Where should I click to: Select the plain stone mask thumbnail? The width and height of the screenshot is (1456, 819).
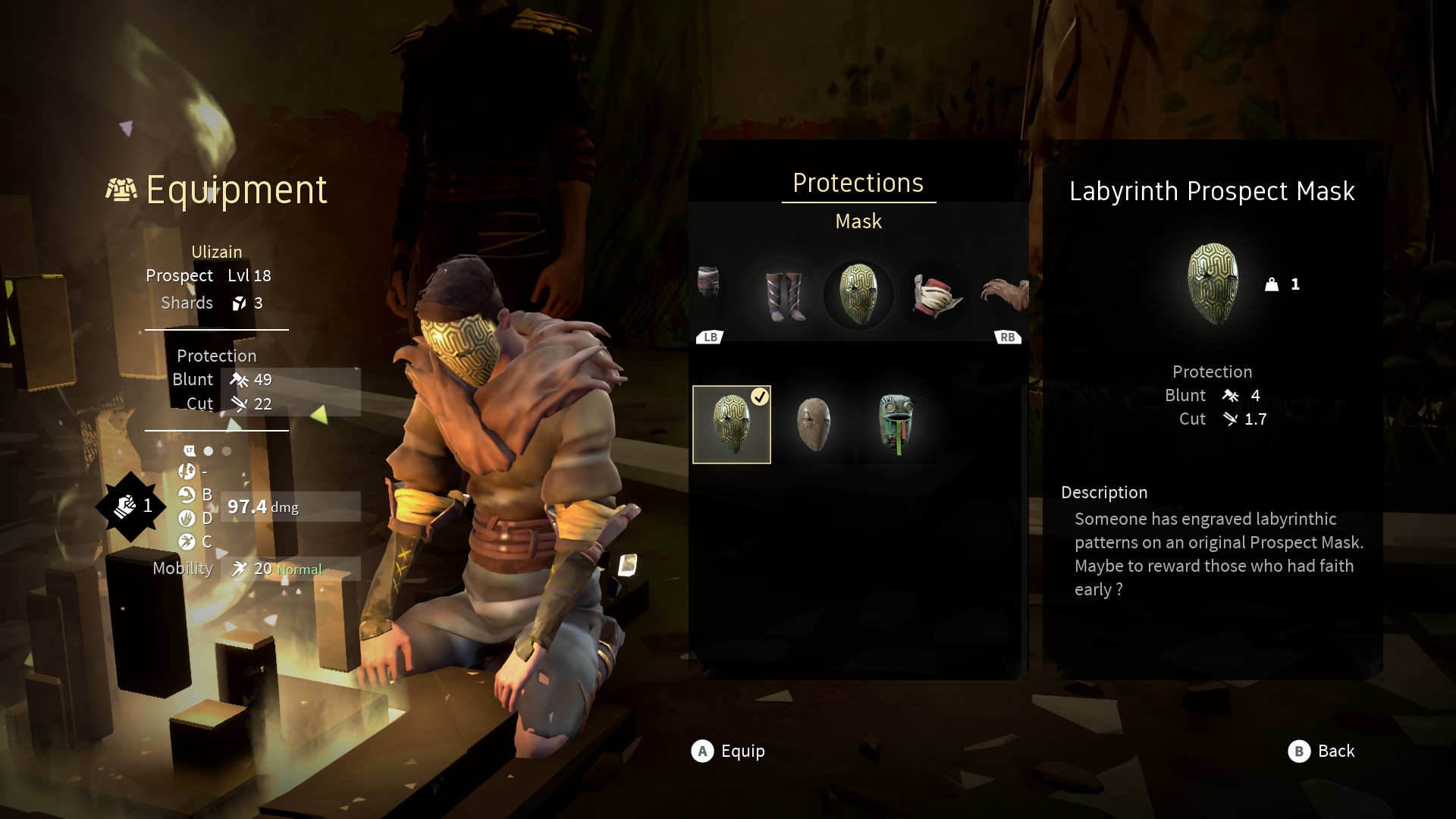pos(814,423)
